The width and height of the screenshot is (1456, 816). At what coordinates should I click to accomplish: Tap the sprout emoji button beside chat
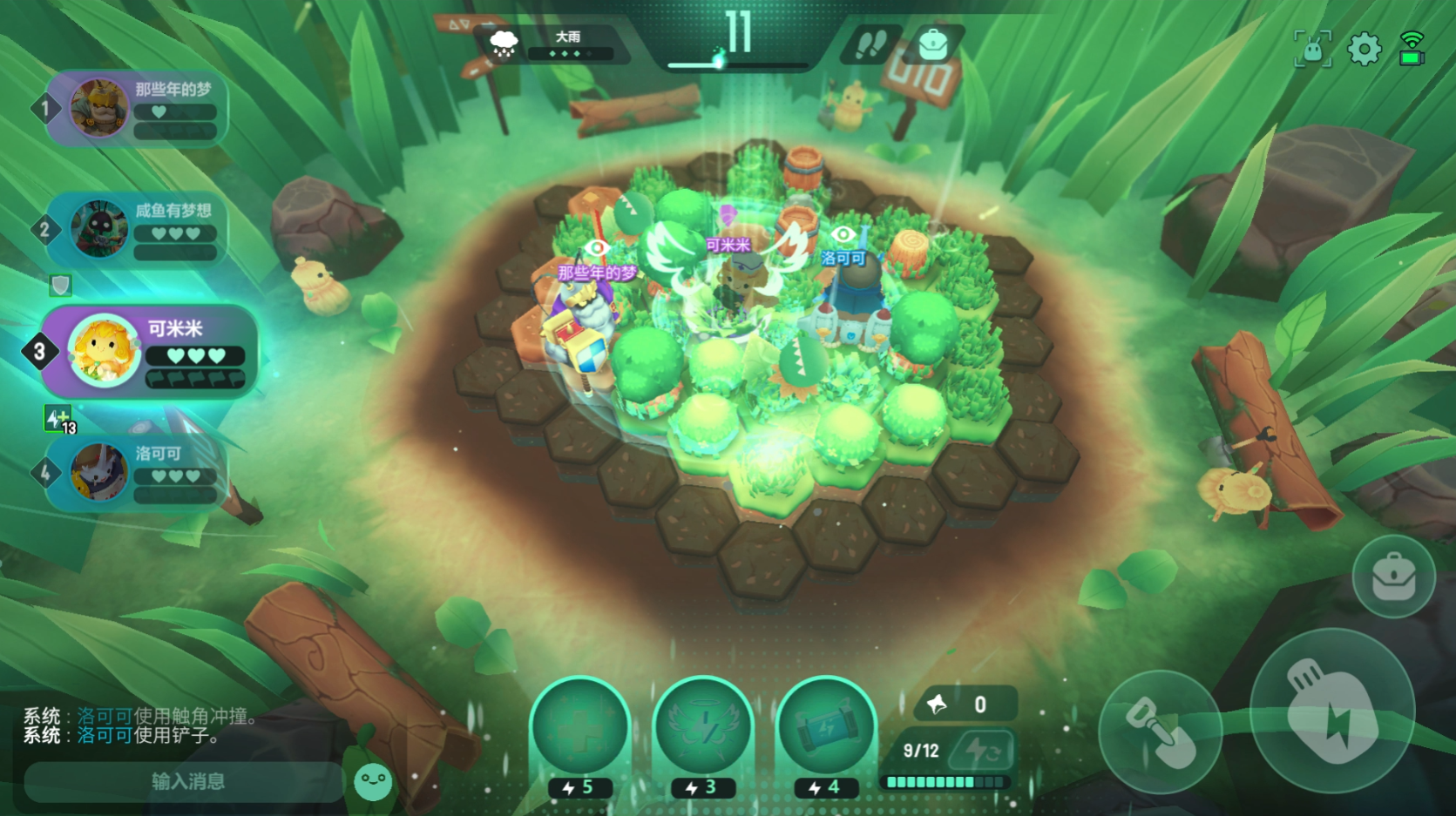[375, 781]
